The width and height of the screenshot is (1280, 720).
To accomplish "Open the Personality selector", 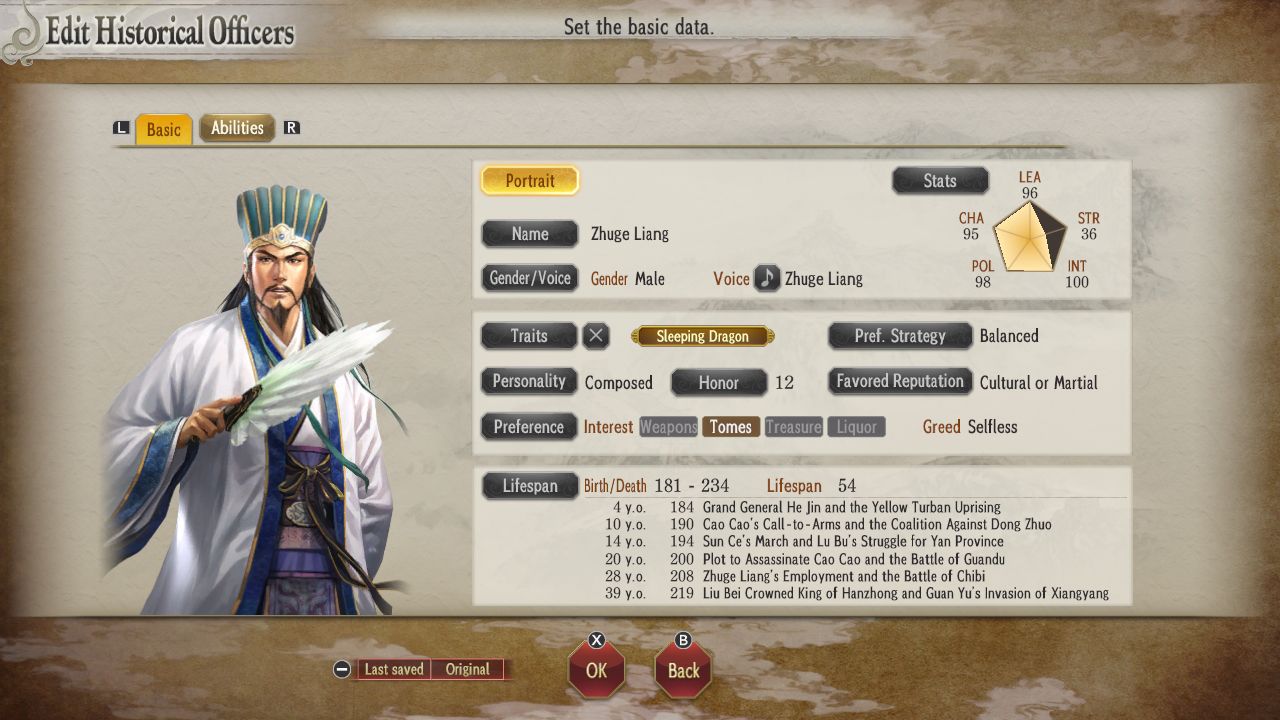I will pos(529,381).
